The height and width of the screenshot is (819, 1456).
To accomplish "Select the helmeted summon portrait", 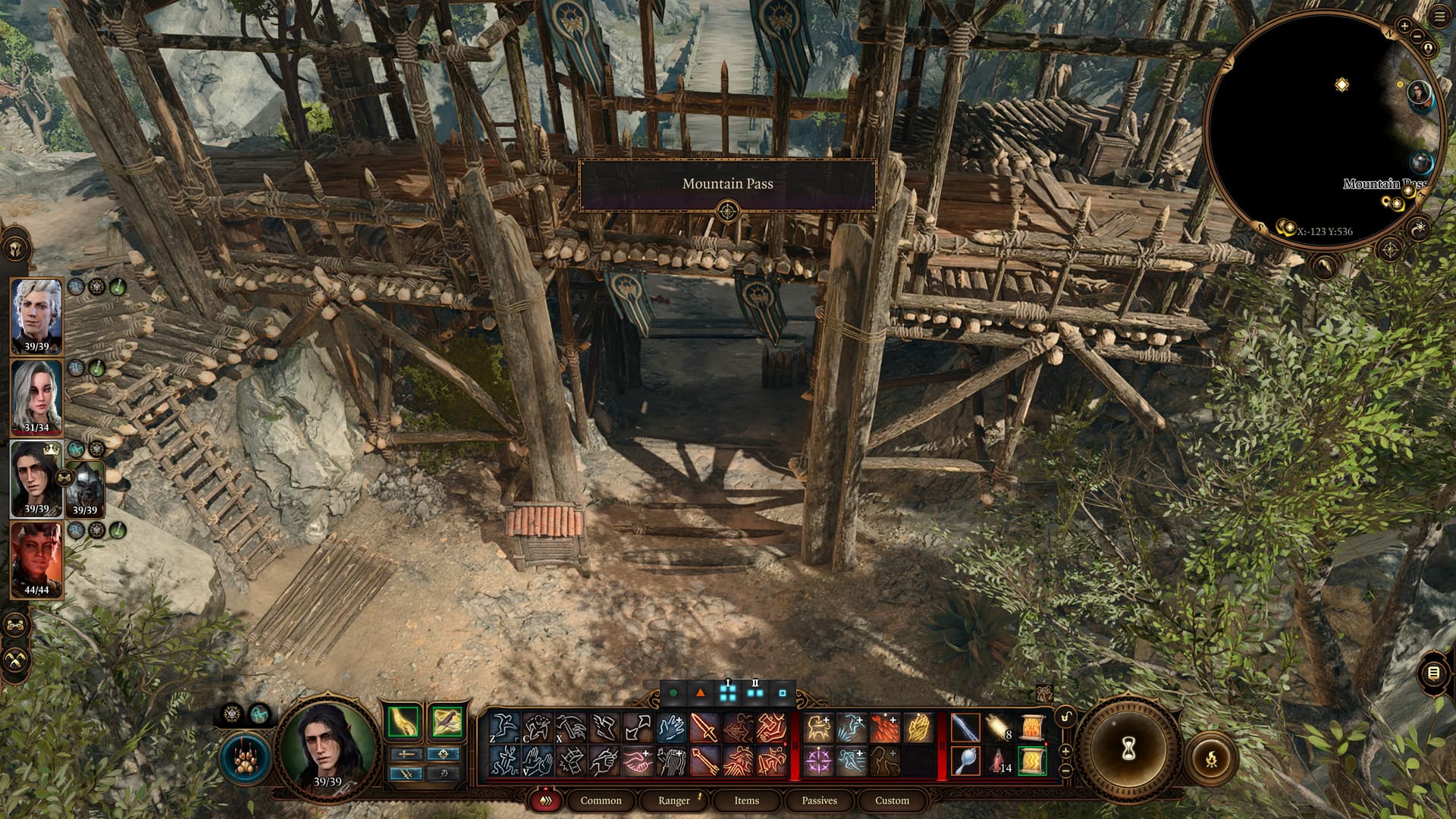I will (85, 487).
